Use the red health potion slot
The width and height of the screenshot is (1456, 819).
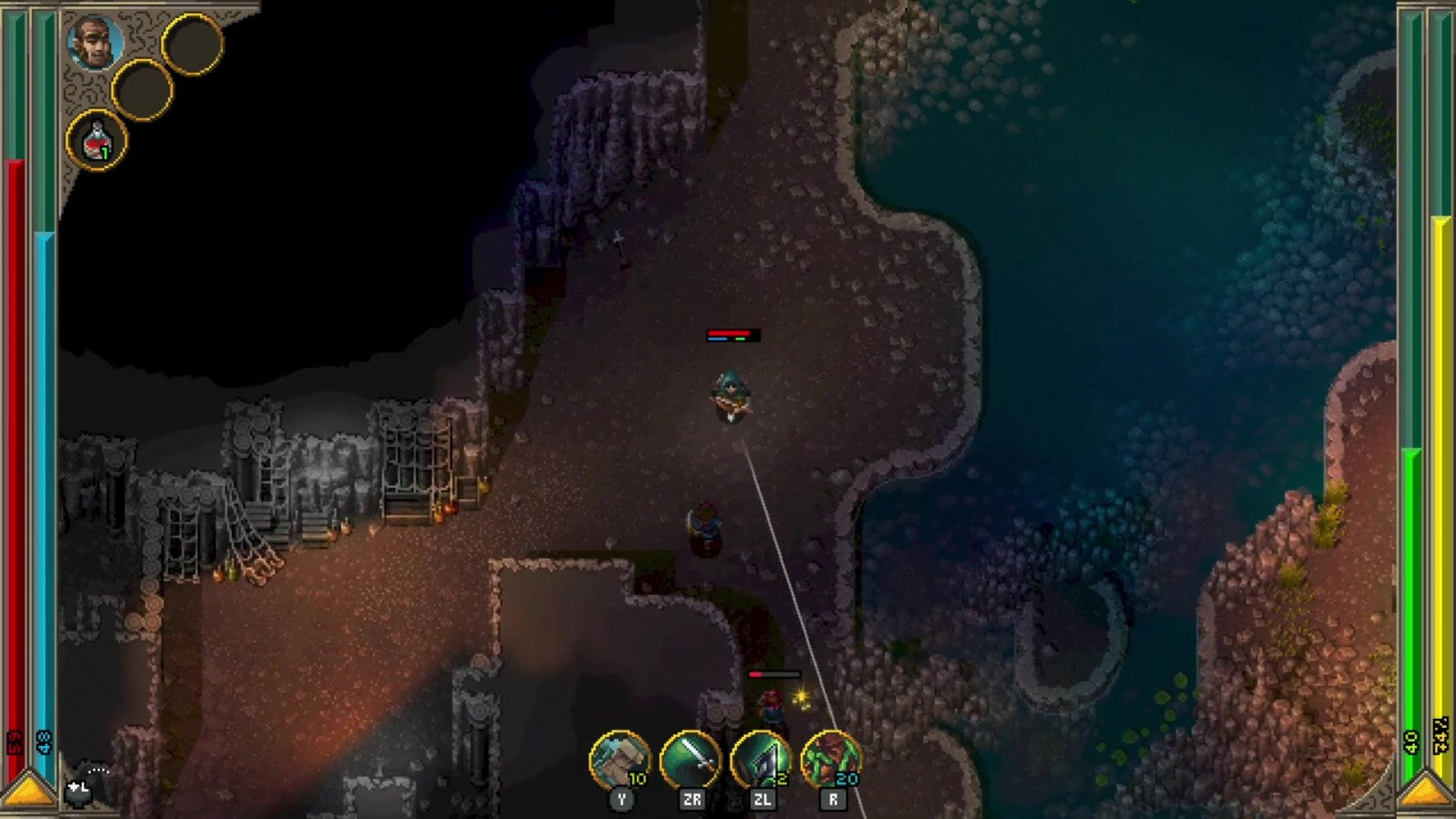point(96,141)
